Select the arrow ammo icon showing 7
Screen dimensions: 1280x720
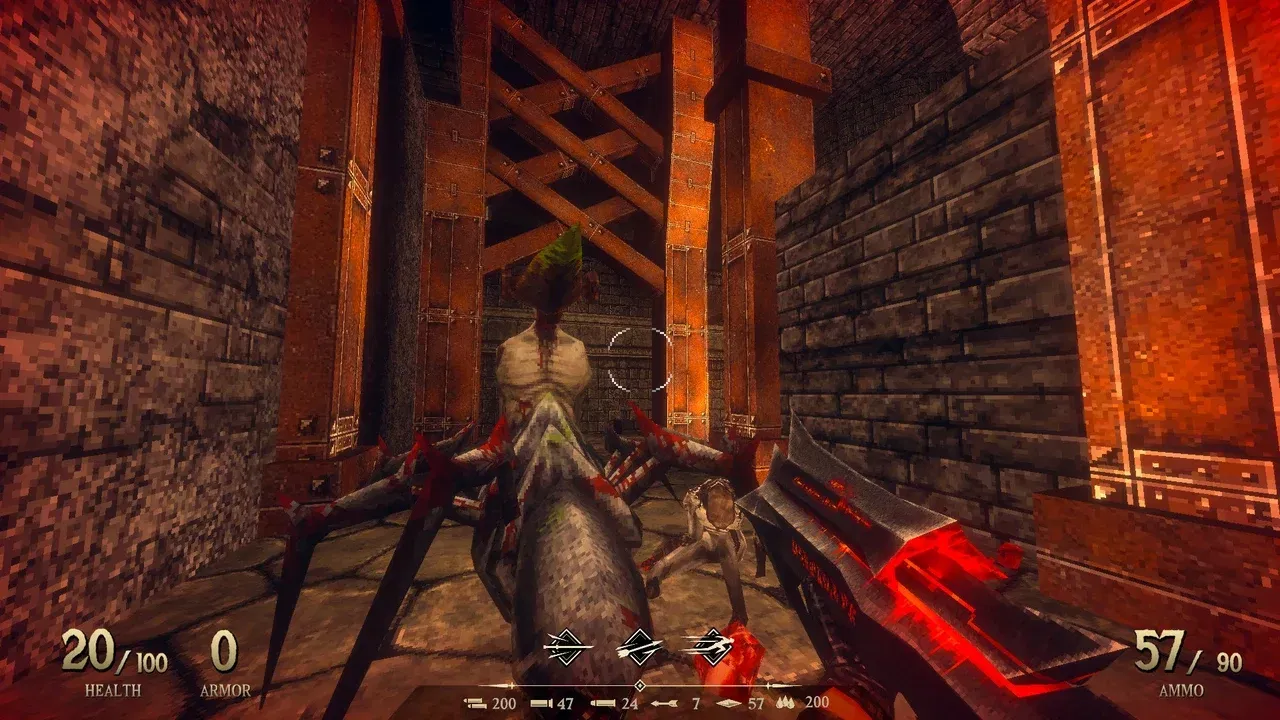pyautogui.click(x=667, y=703)
